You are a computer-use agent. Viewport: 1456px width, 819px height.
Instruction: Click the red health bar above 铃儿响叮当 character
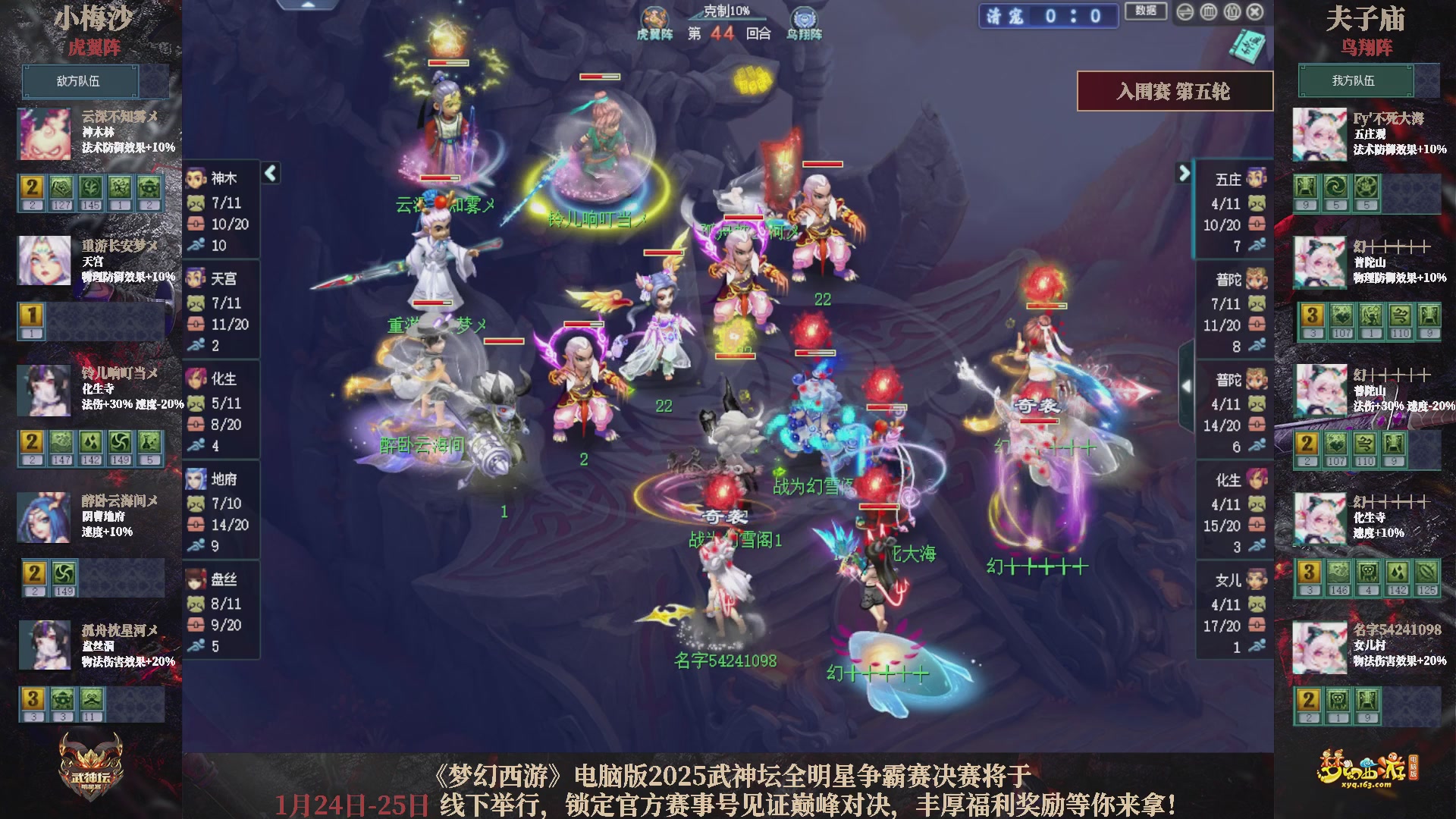tap(598, 77)
